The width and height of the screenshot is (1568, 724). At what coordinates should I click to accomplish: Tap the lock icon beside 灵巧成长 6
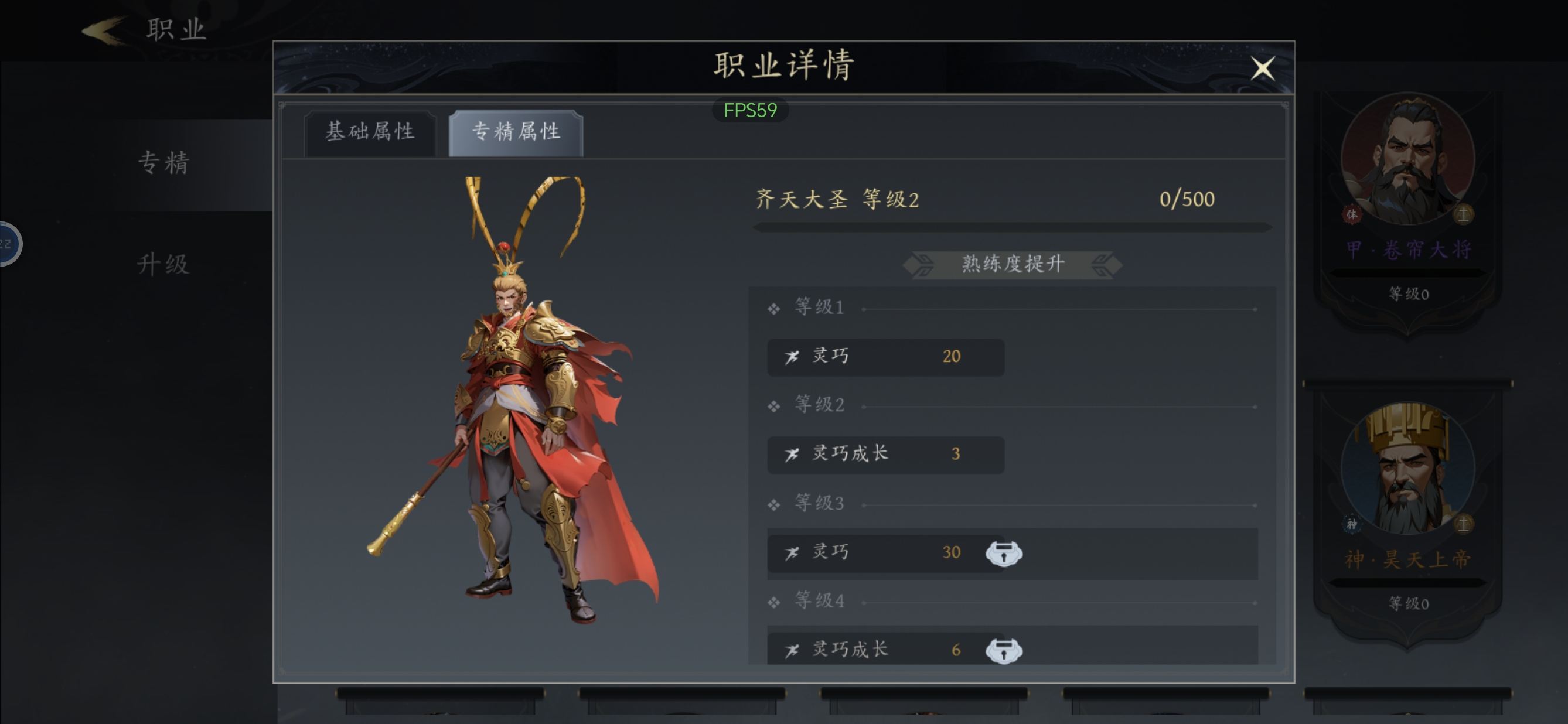click(1004, 650)
